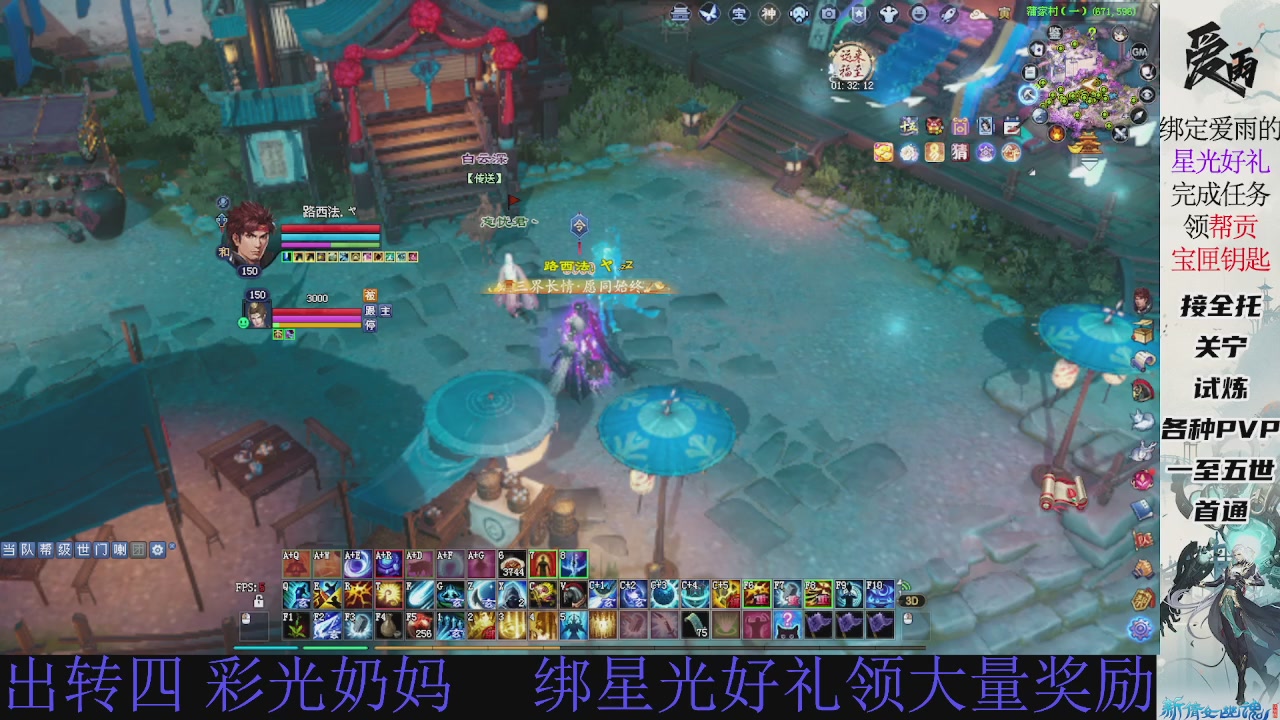Click the 猜 guessing event icon
The image size is (1280, 720).
coord(958,152)
